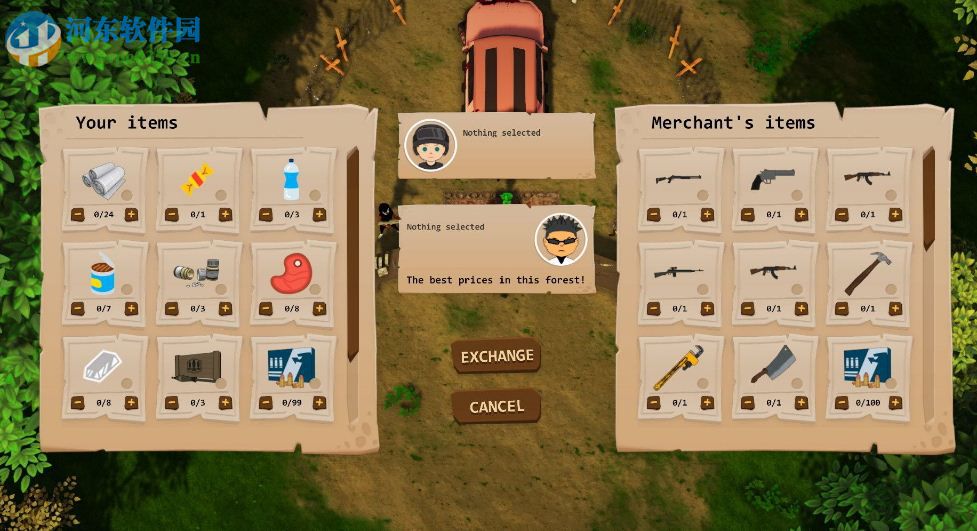This screenshot has height=531, width=977.
Task: Select your ammo box slot
Action: point(291,368)
